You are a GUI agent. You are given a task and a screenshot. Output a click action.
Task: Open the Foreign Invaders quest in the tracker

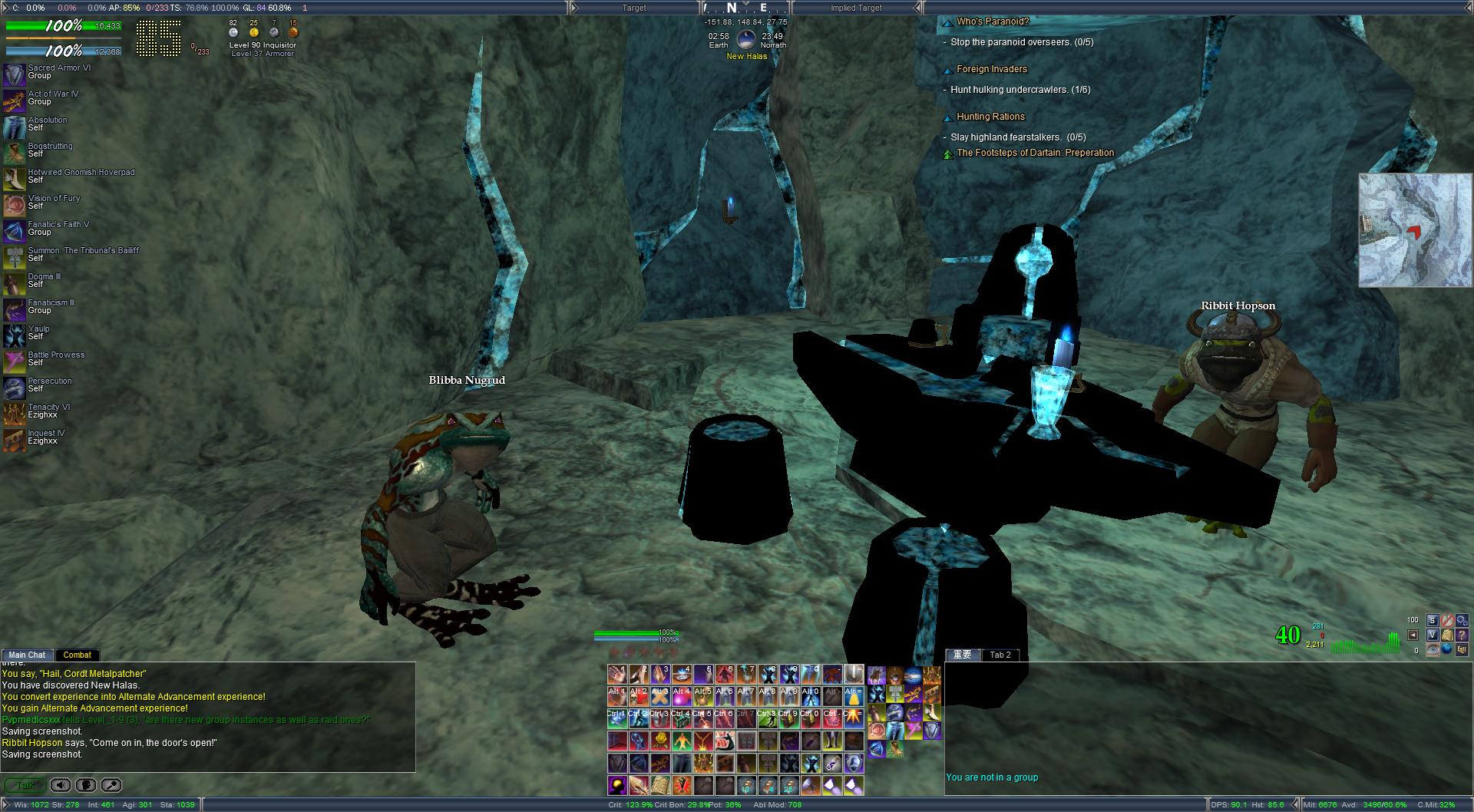click(991, 69)
